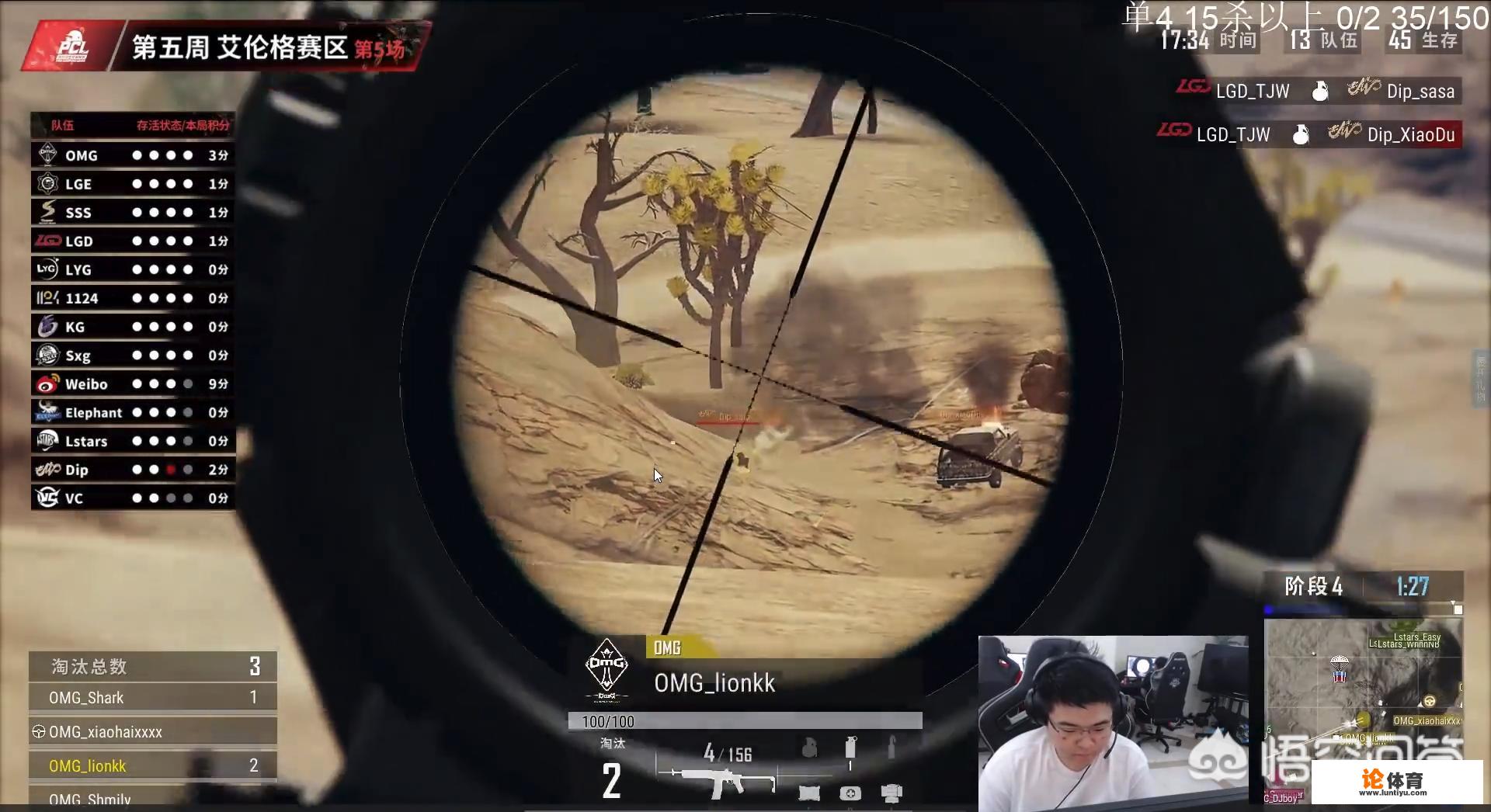Select the OMG team row in standings

[x=132, y=155]
